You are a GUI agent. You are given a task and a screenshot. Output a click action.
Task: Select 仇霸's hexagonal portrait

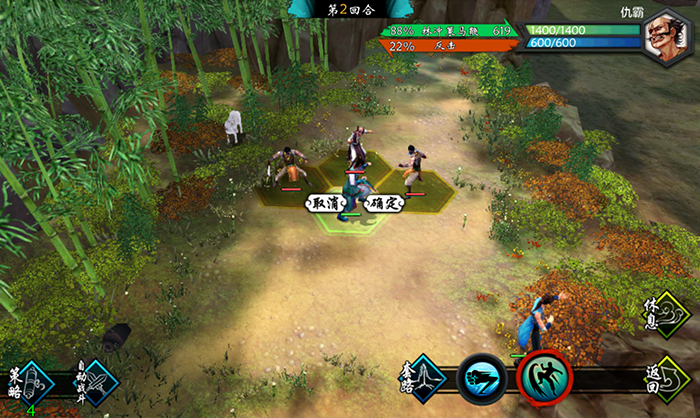(667, 37)
